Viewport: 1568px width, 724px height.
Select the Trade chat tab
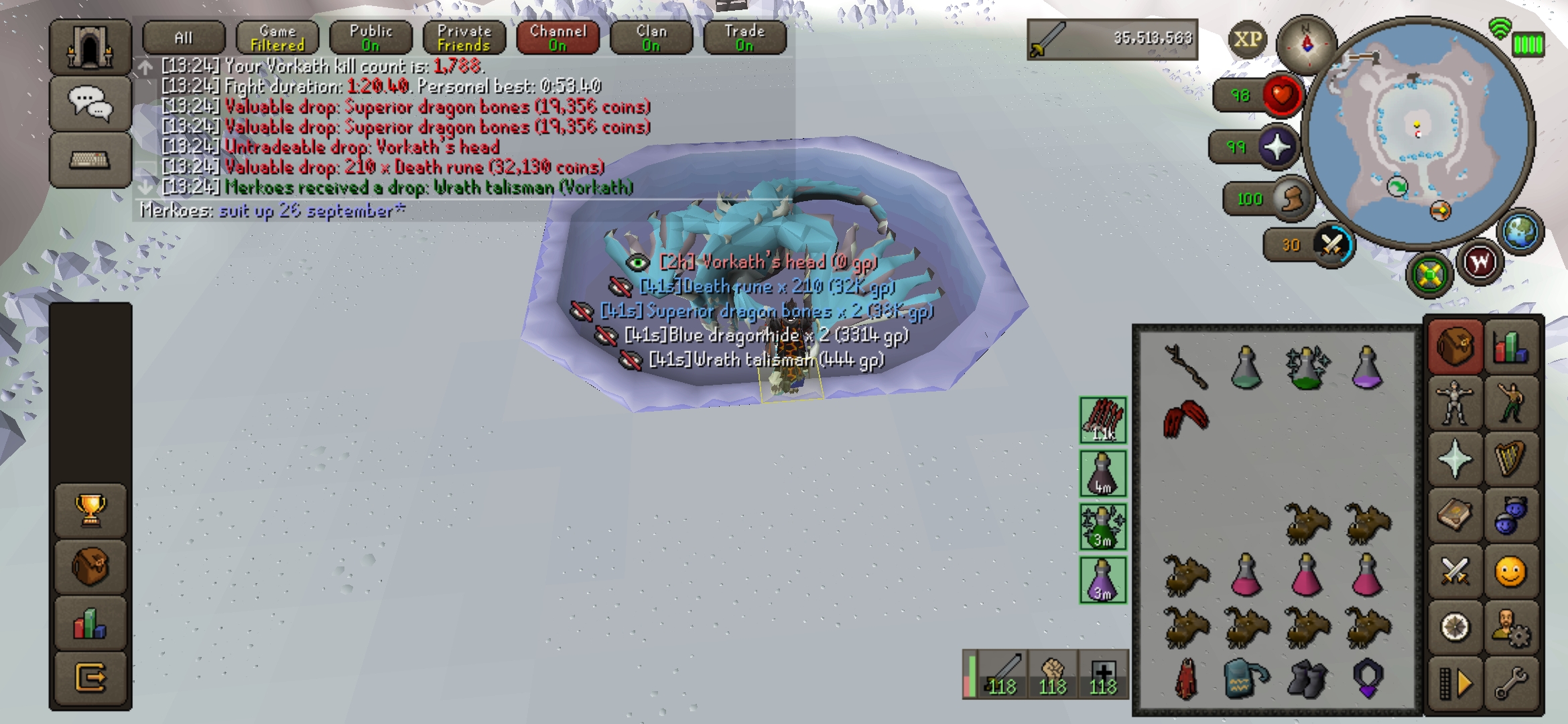click(744, 38)
